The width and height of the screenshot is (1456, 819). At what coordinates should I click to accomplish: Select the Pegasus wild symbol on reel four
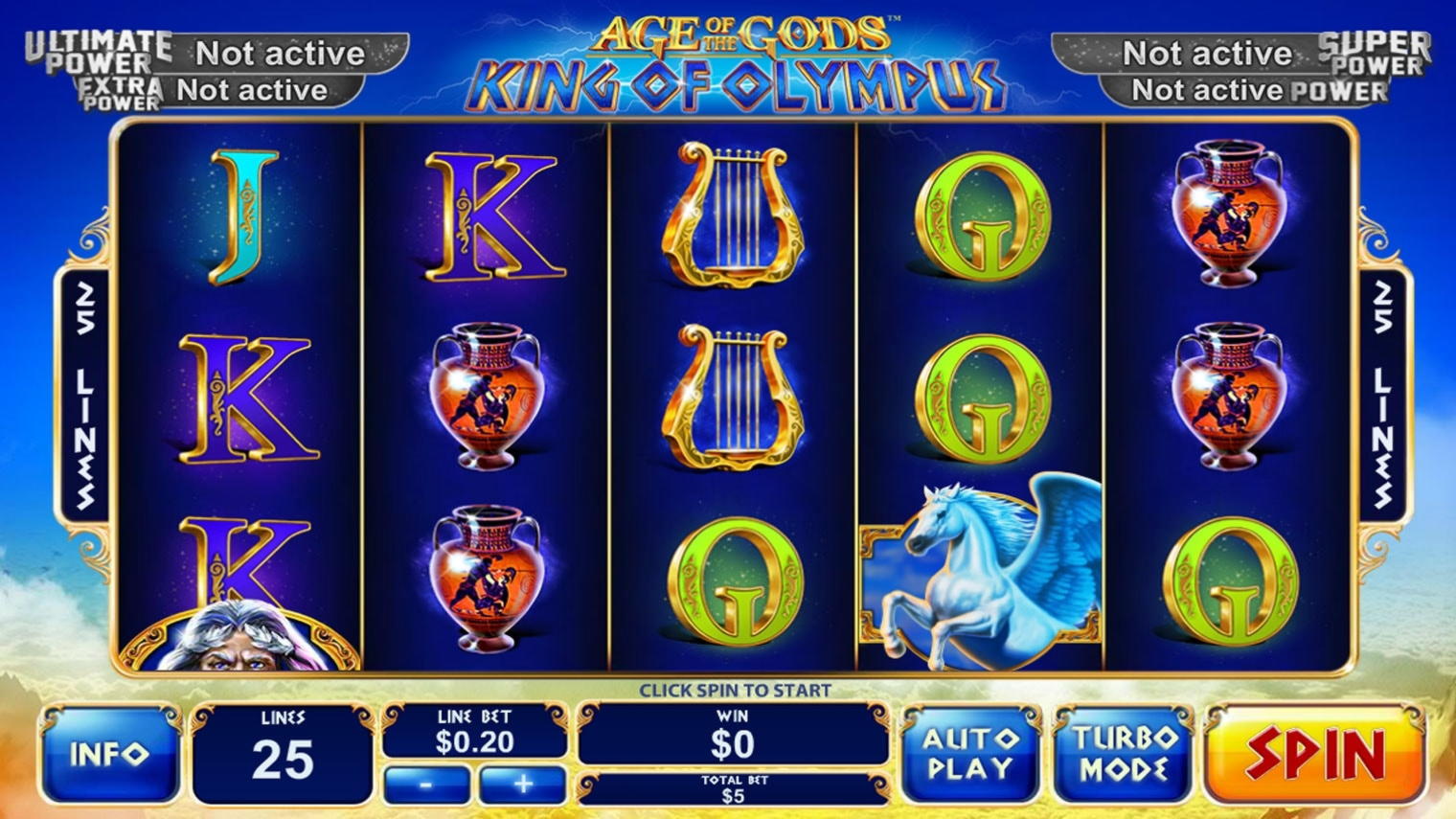[977, 575]
